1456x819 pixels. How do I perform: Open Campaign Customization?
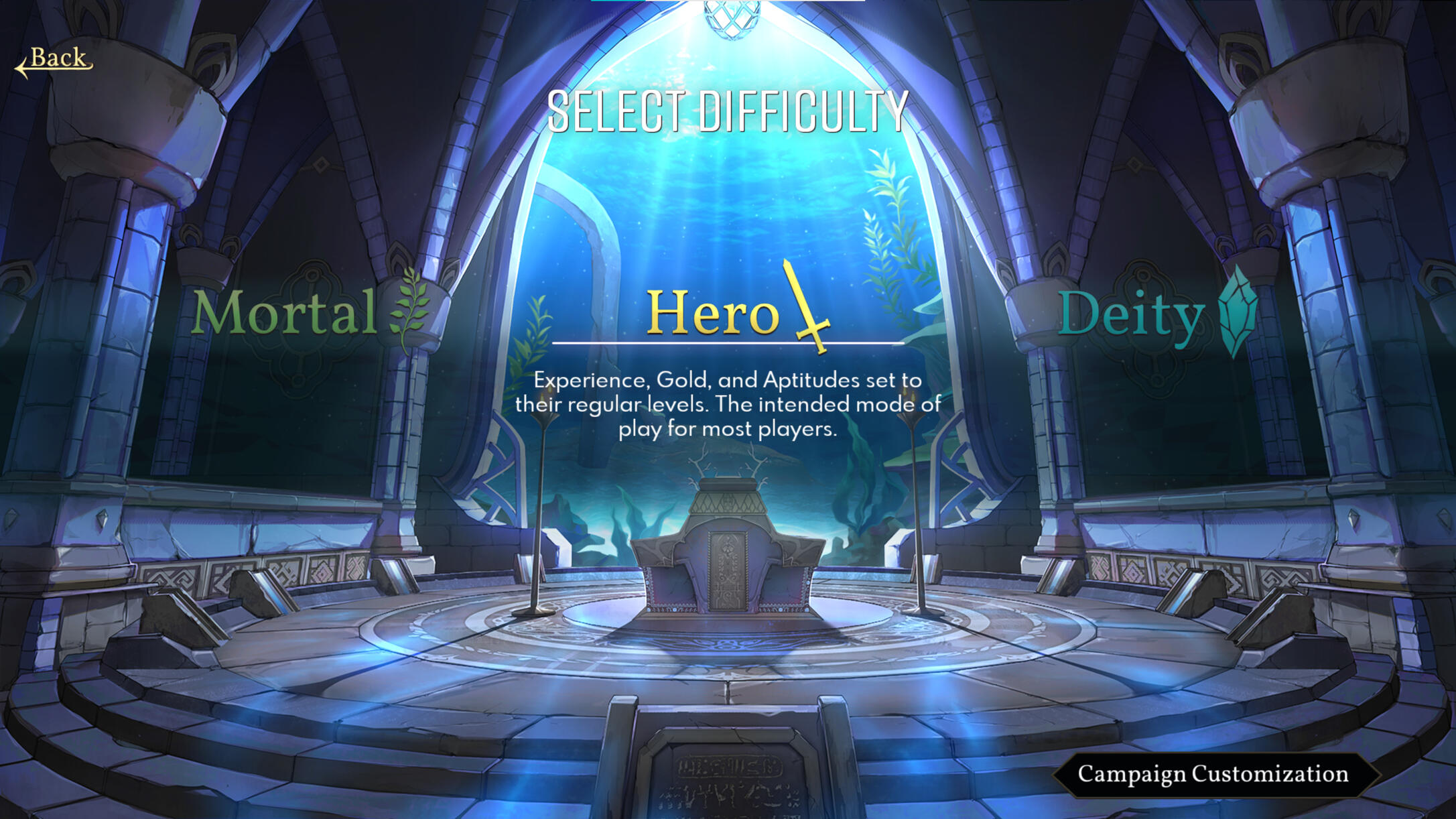coord(1213,774)
